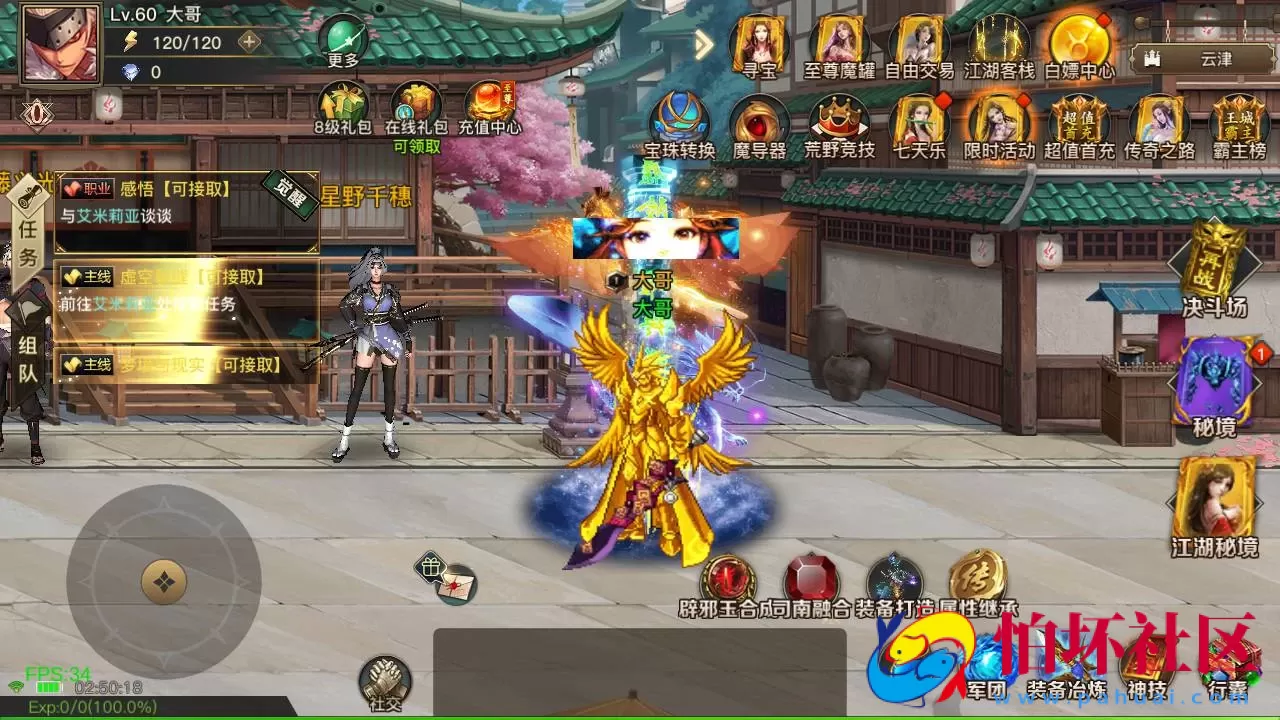Click the 更多 more button
Image resolution: width=1280 pixels, height=720 pixels.
pos(345,40)
